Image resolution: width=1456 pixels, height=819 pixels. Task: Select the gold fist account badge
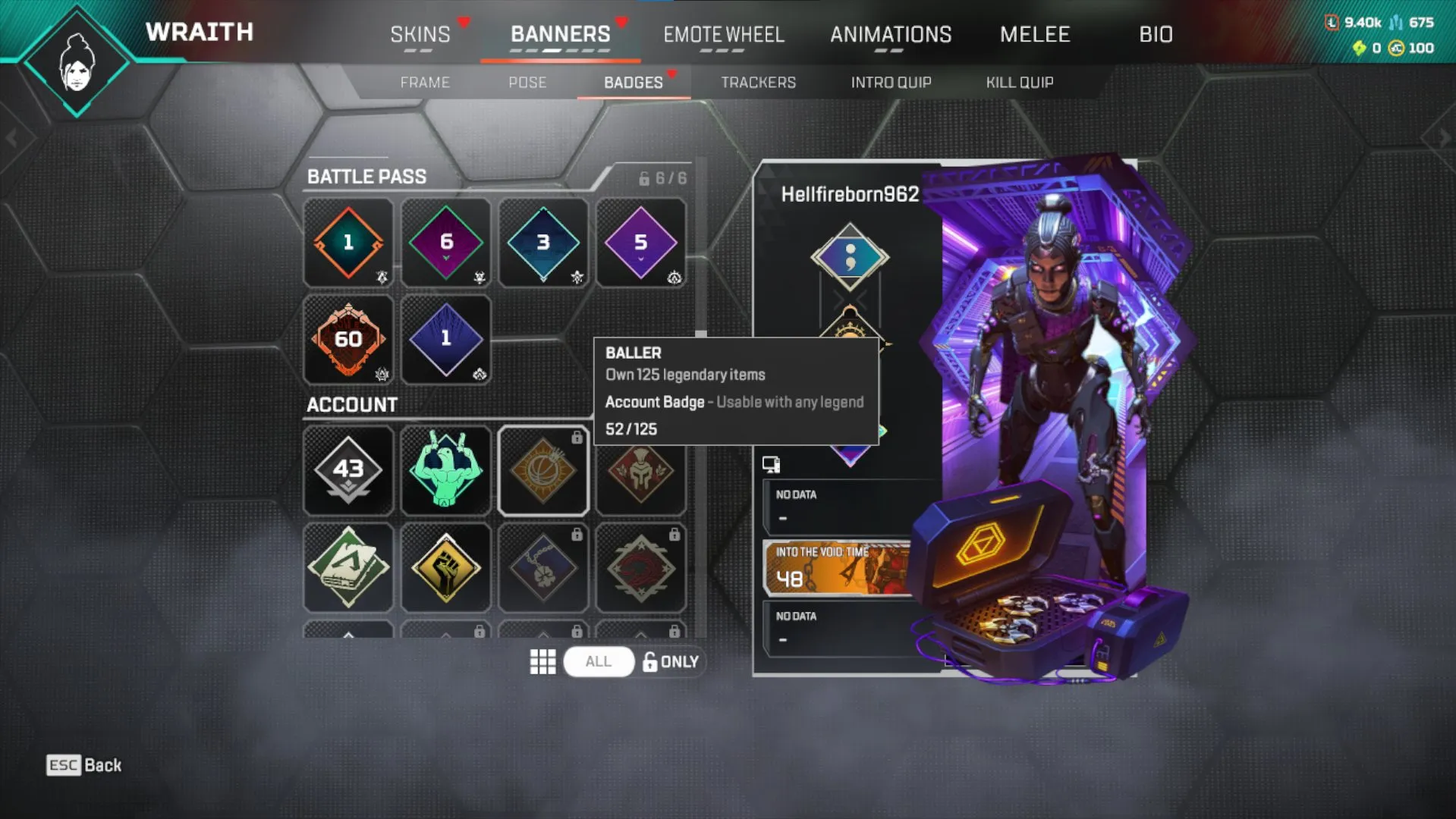tap(445, 567)
